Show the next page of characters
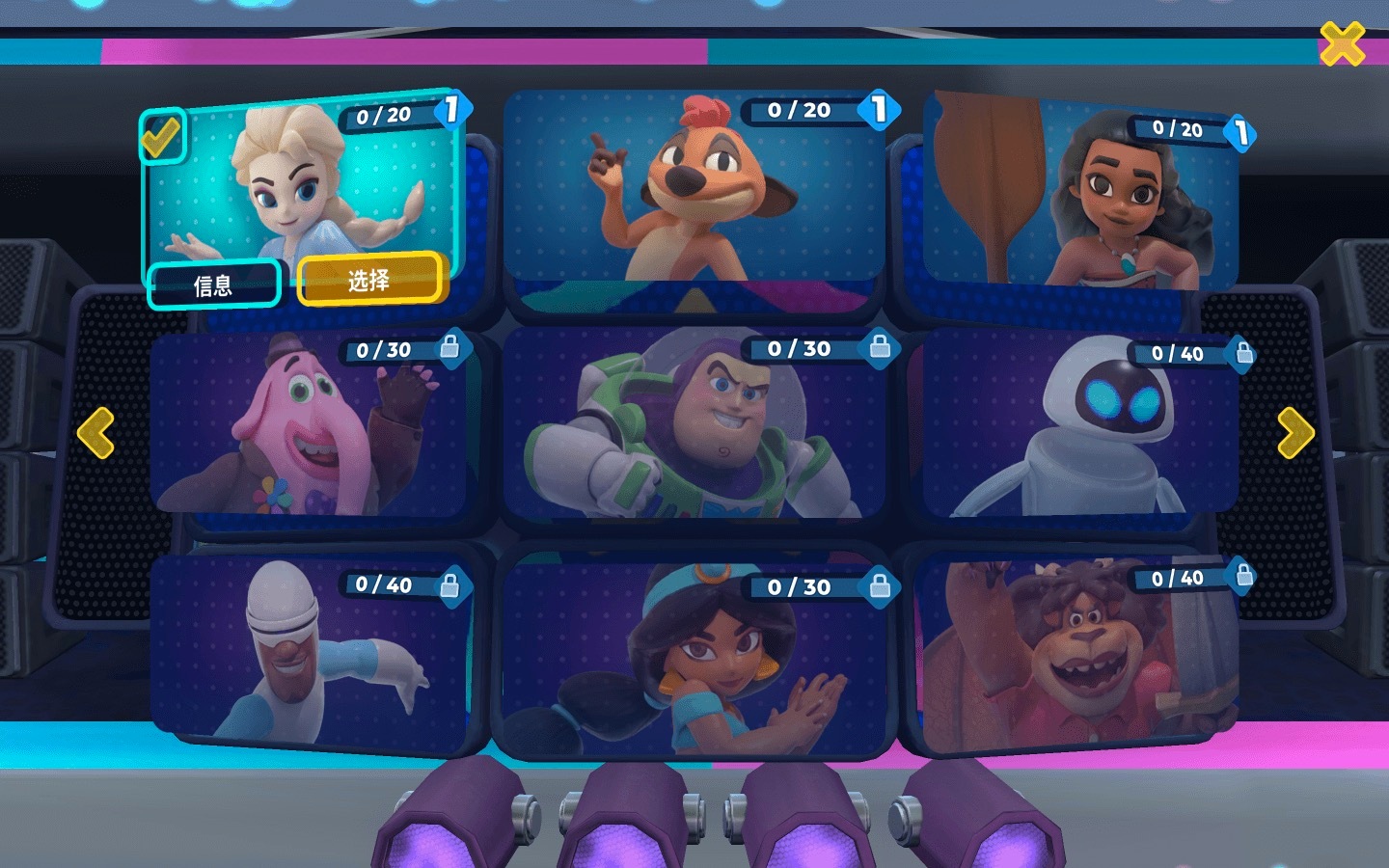This screenshot has height=868, width=1389. (x=1295, y=432)
